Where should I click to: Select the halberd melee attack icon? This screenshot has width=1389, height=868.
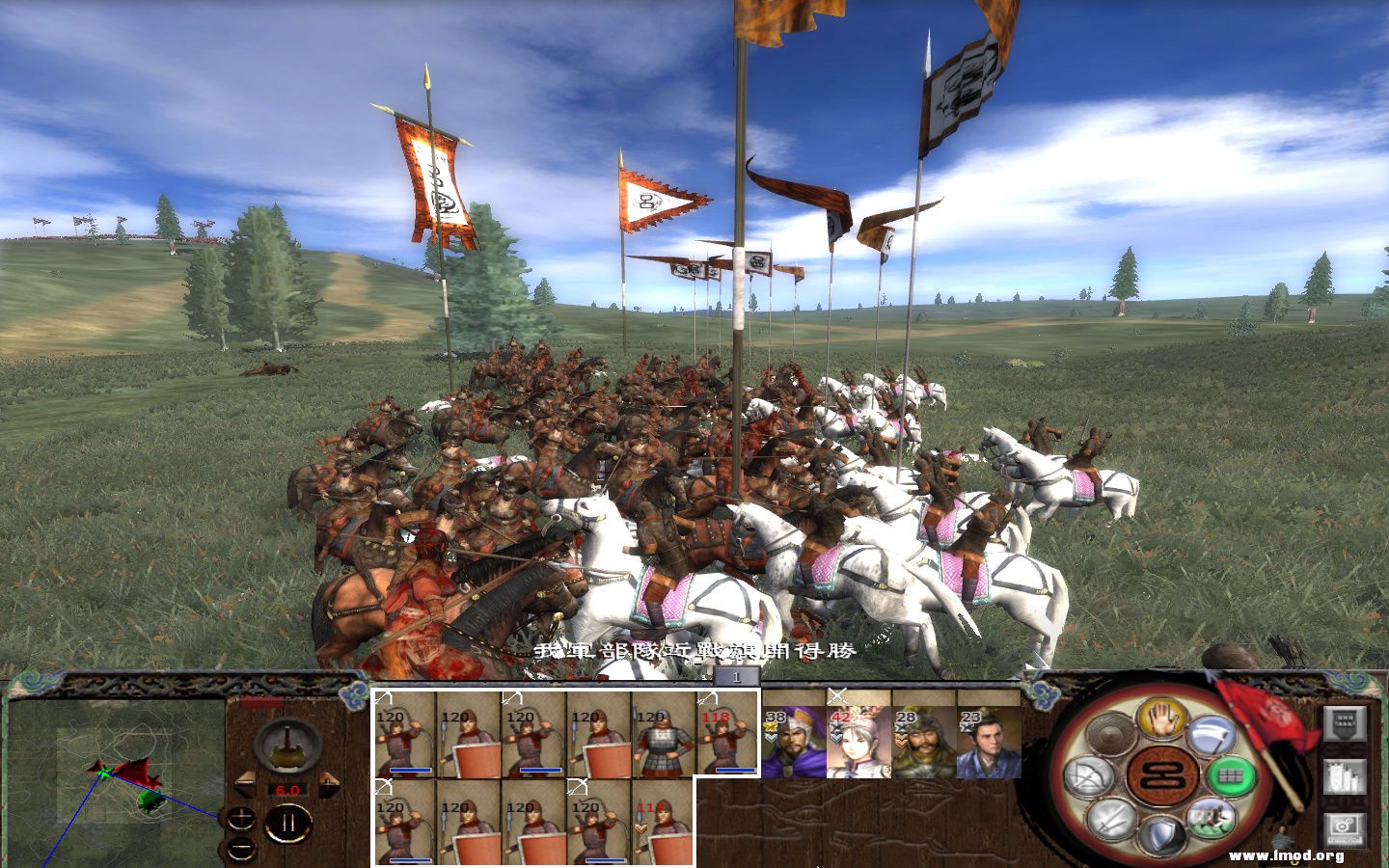pyautogui.click(x=1212, y=735)
